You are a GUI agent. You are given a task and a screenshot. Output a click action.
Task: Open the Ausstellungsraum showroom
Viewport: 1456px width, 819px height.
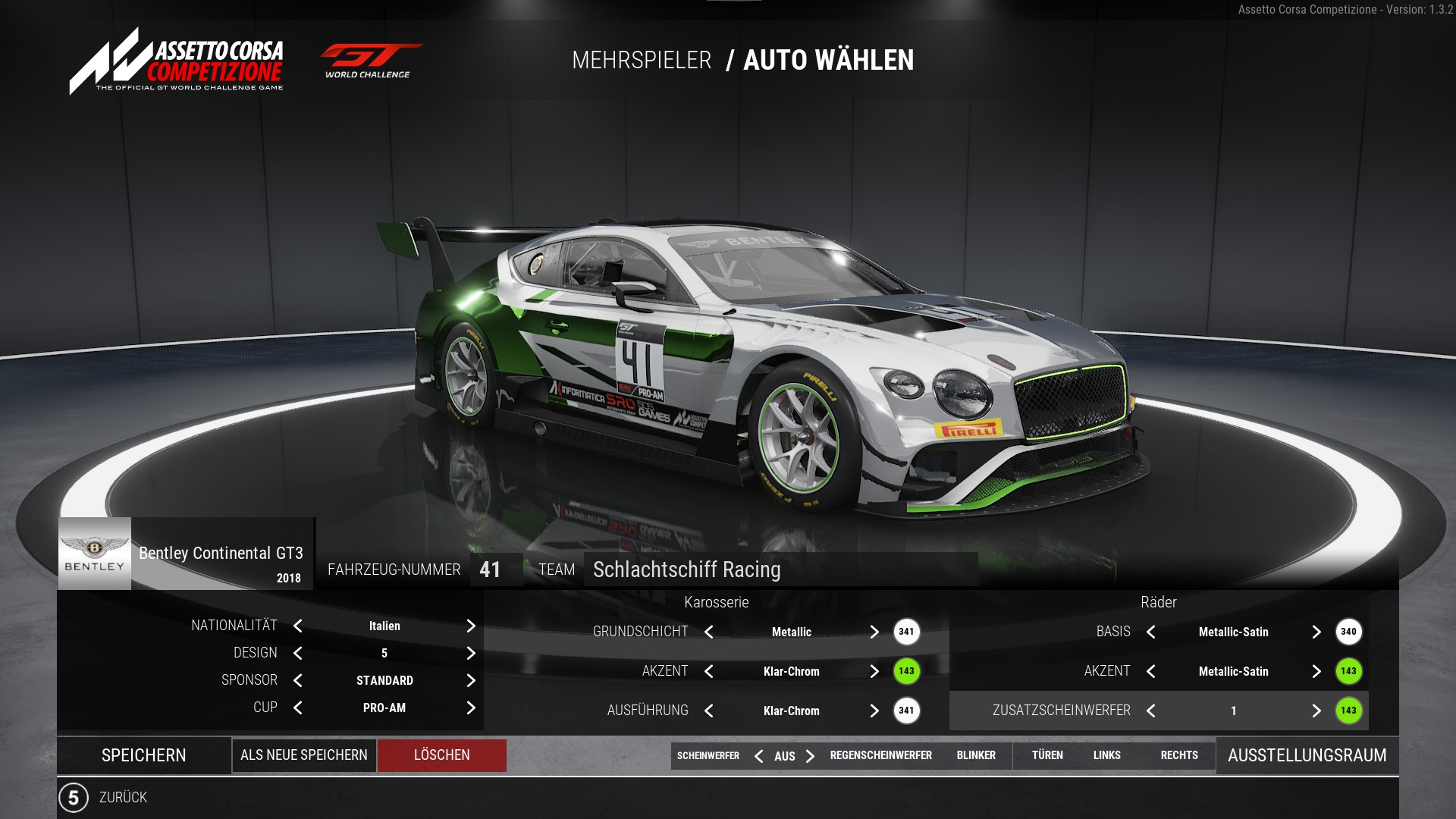tap(1307, 755)
